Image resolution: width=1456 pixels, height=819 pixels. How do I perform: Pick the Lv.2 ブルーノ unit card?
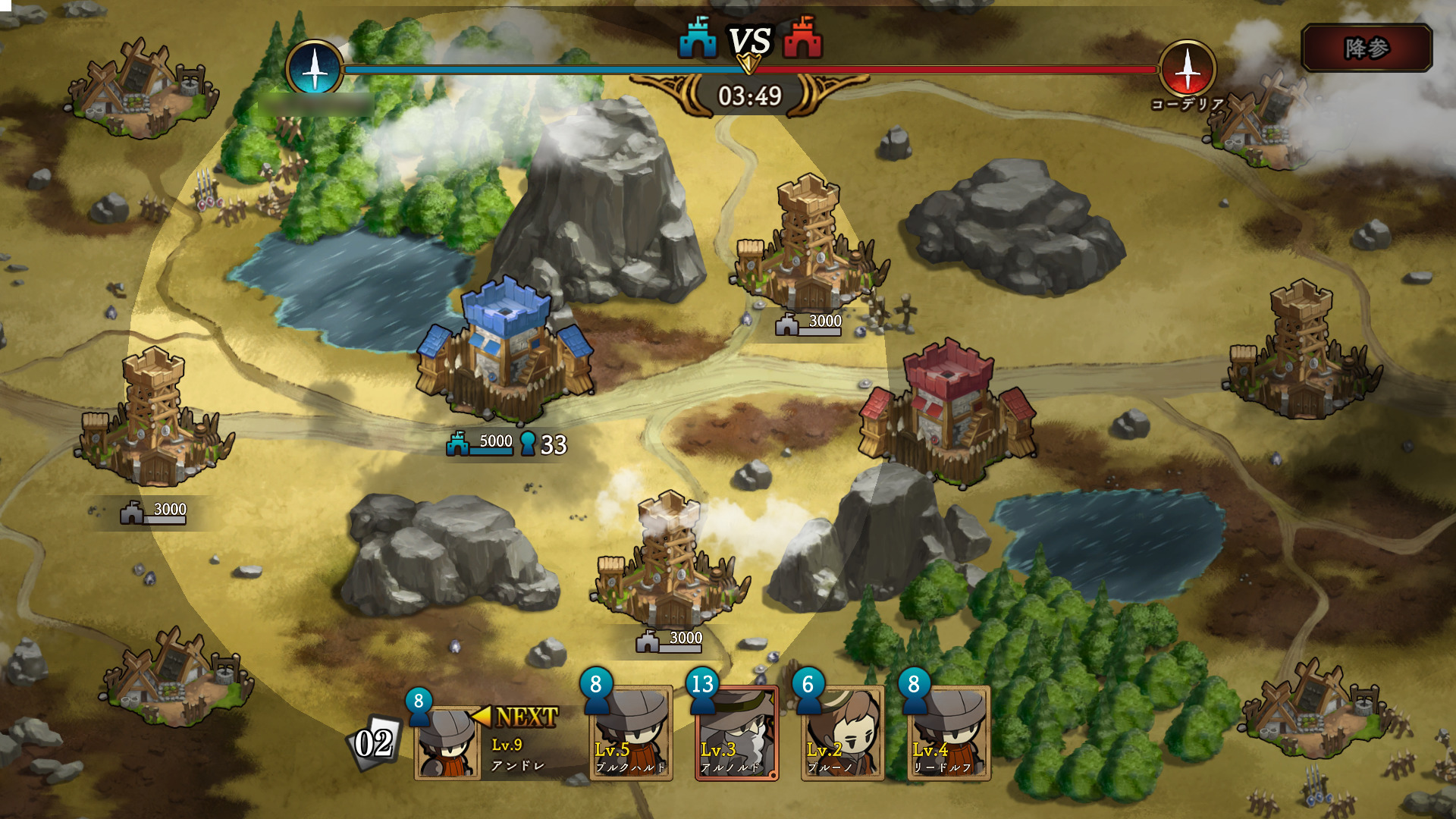click(843, 733)
